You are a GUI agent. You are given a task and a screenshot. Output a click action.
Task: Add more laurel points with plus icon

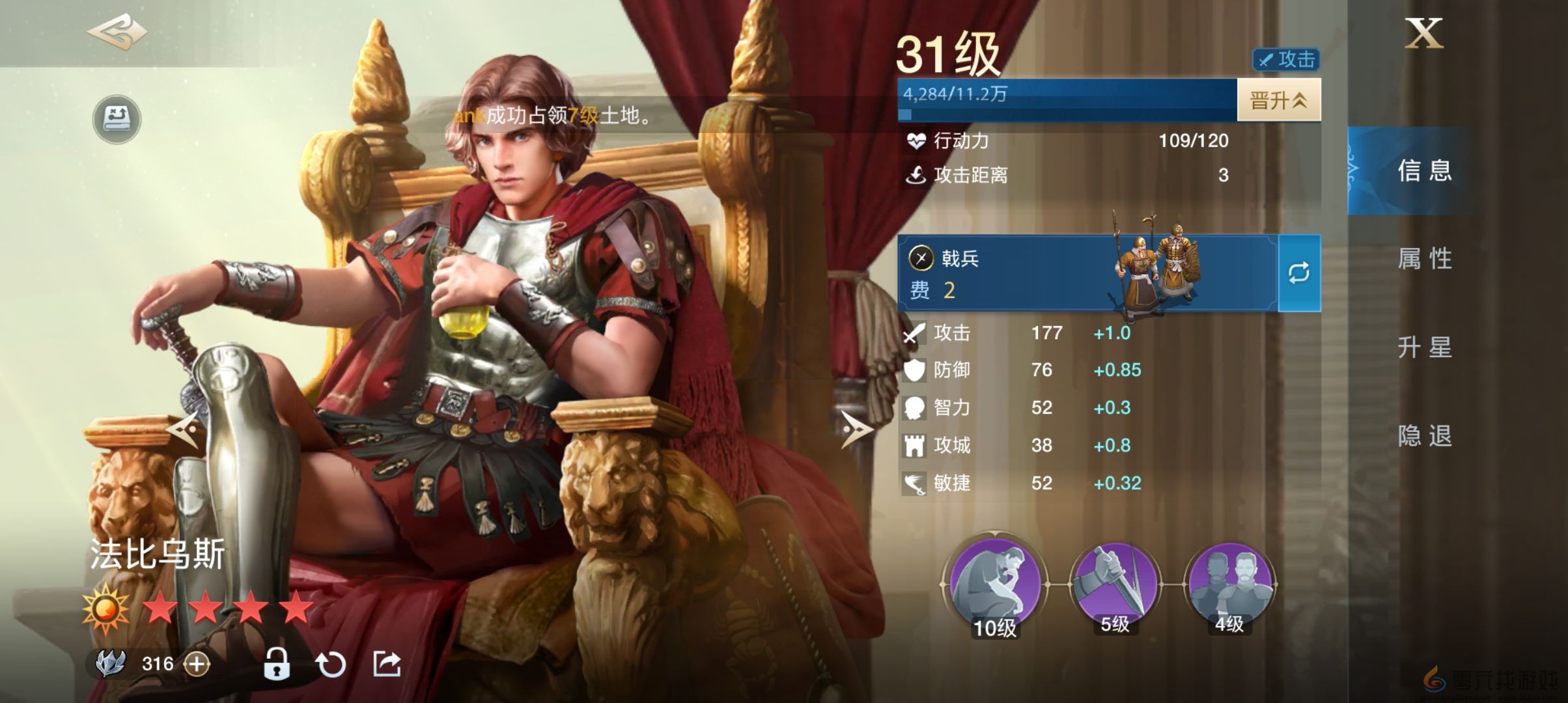(x=197, y=664)
